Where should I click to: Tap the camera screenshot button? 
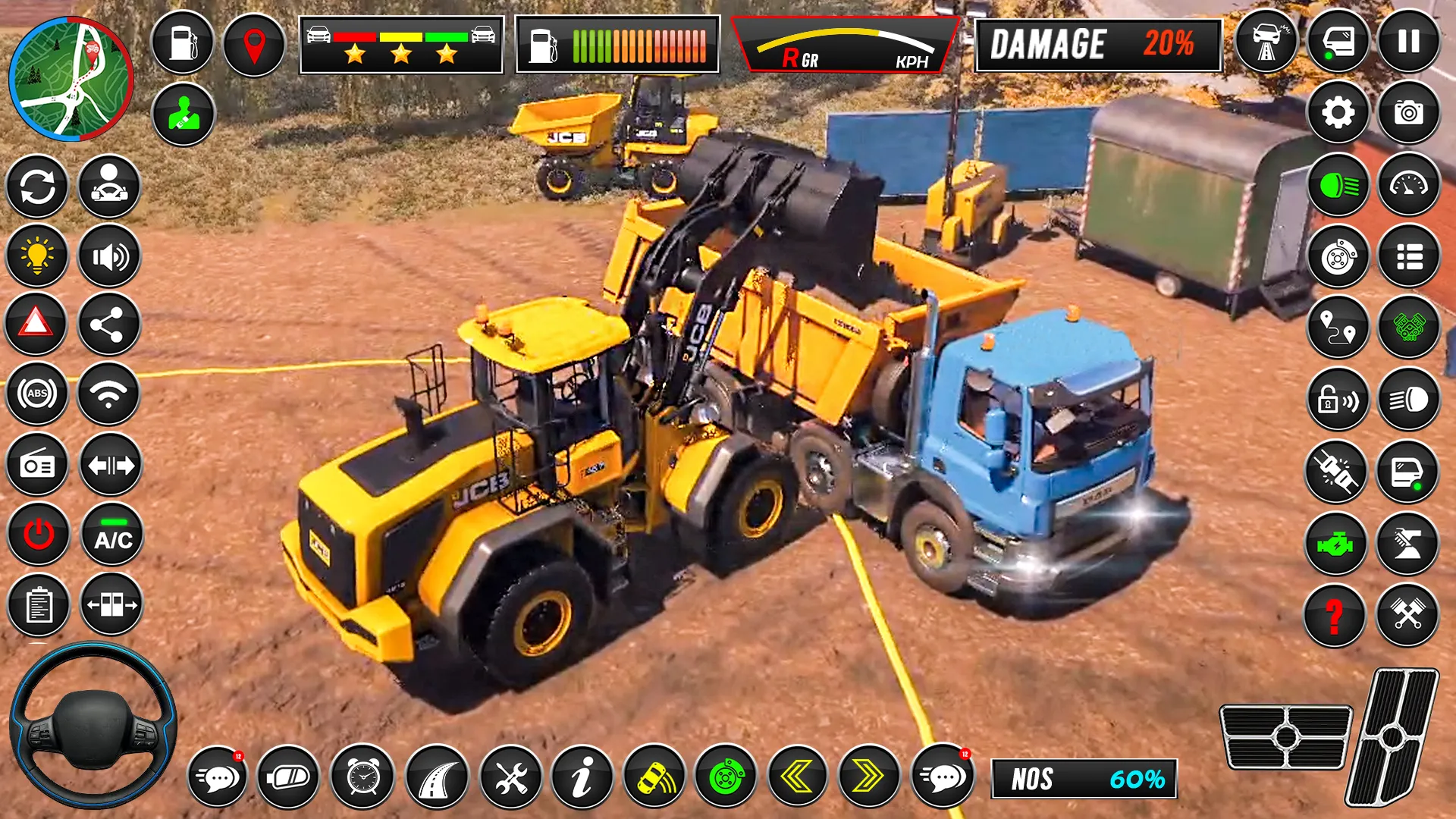(x=1408, y=114)
